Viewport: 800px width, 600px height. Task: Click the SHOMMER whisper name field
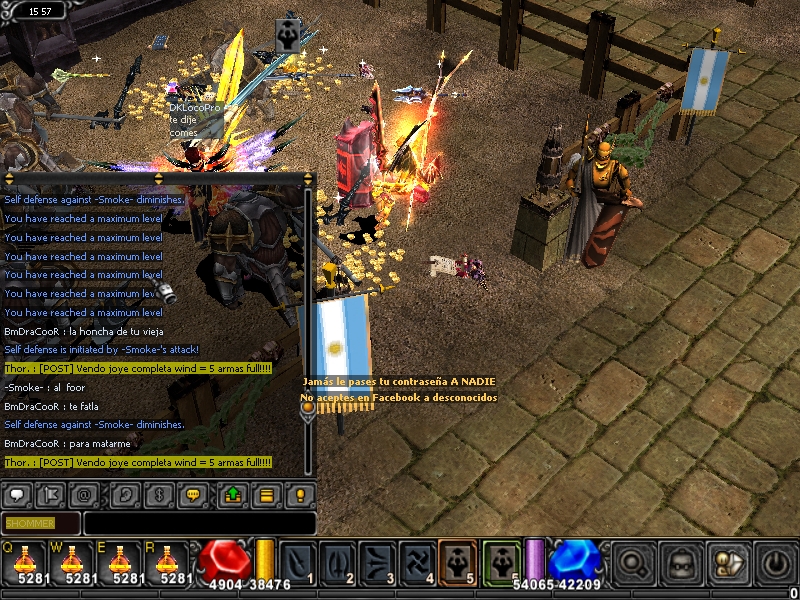click(x=41, y=523)
